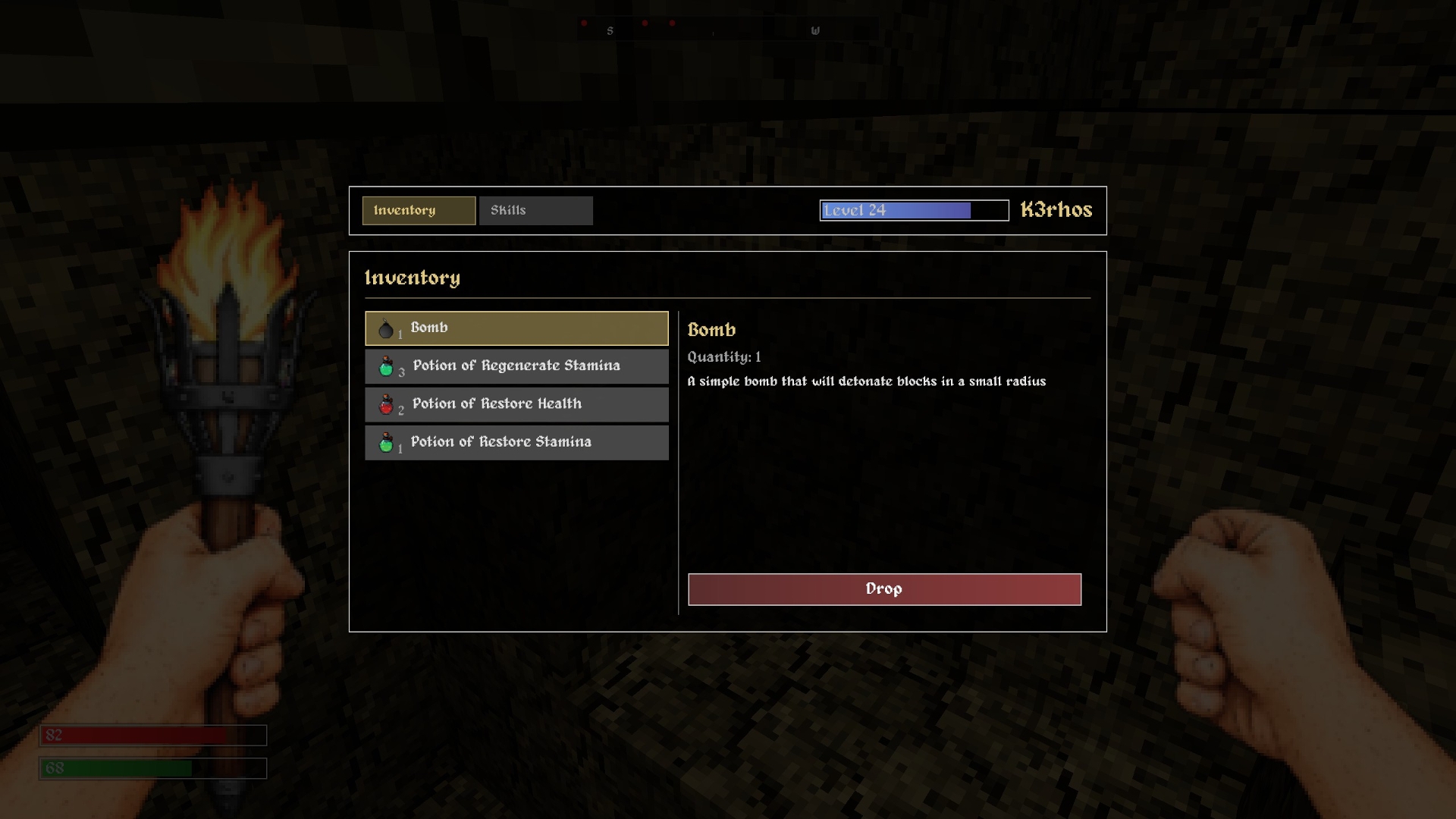Screen dimensions: 1456x819
Task: Switch to the Skills tab
Action: (x=535, y=211)
